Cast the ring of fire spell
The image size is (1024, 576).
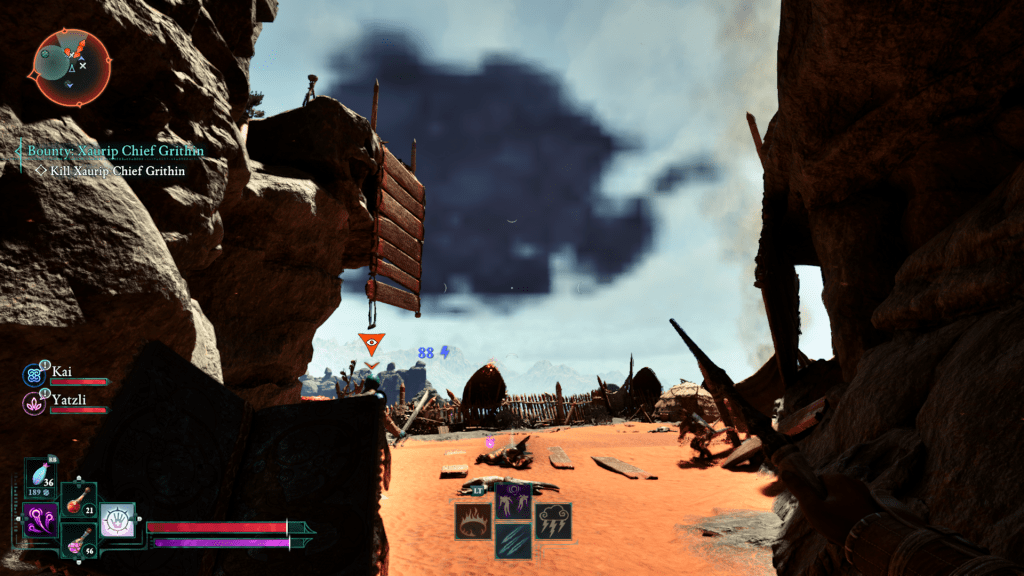tap(473, 521)
